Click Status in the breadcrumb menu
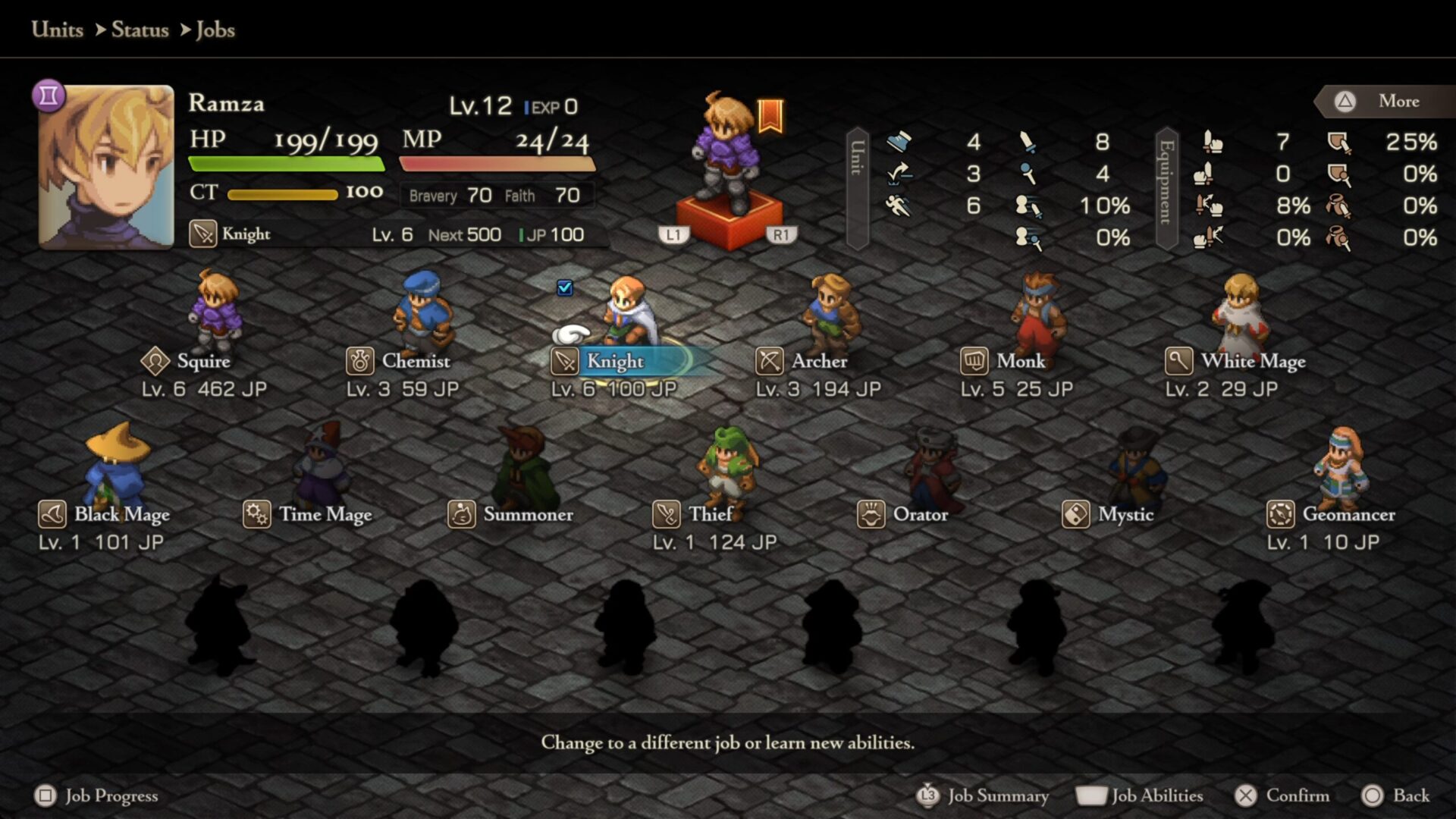This screenshot has width=1456, height=819. click(140, 30)
